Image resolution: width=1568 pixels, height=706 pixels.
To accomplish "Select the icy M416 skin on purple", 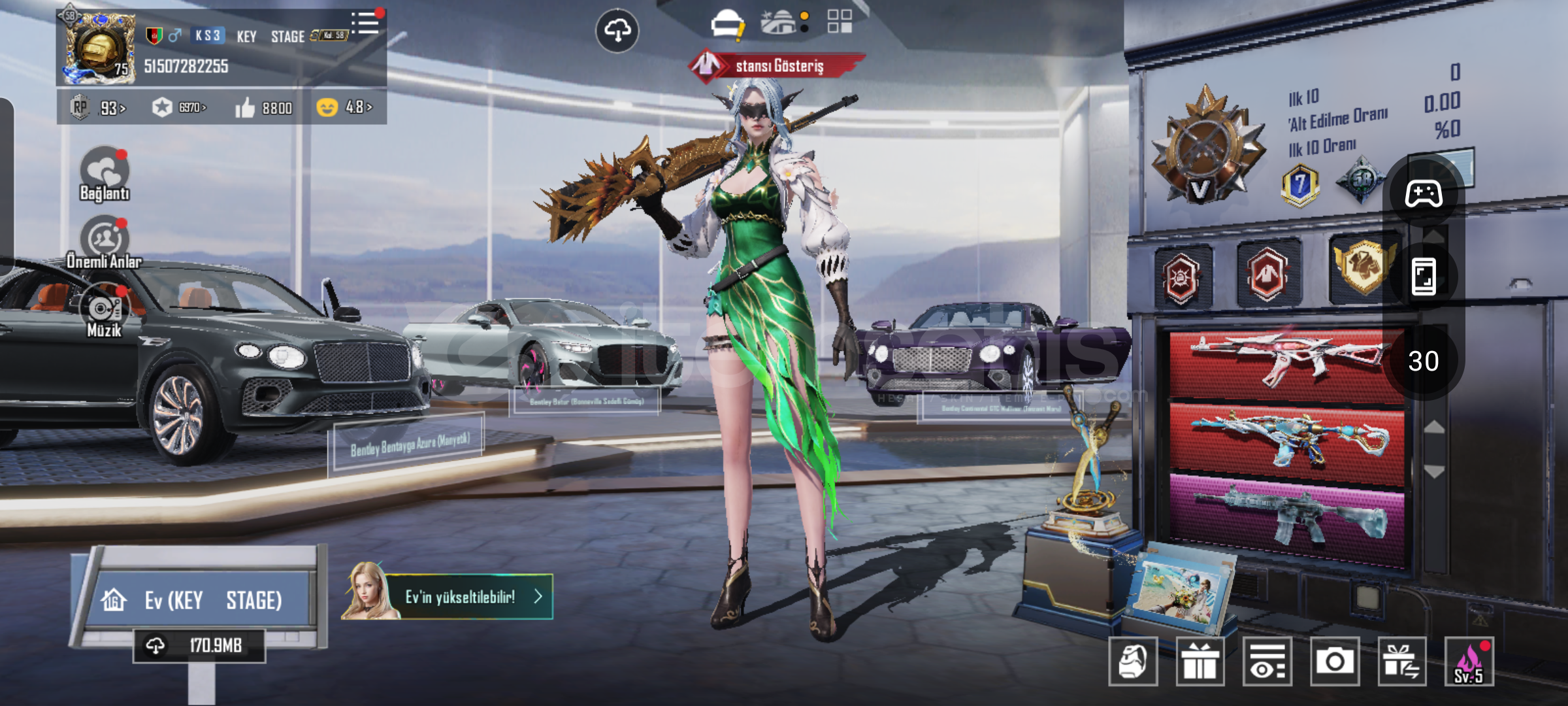I will (x=1286, y=516).
